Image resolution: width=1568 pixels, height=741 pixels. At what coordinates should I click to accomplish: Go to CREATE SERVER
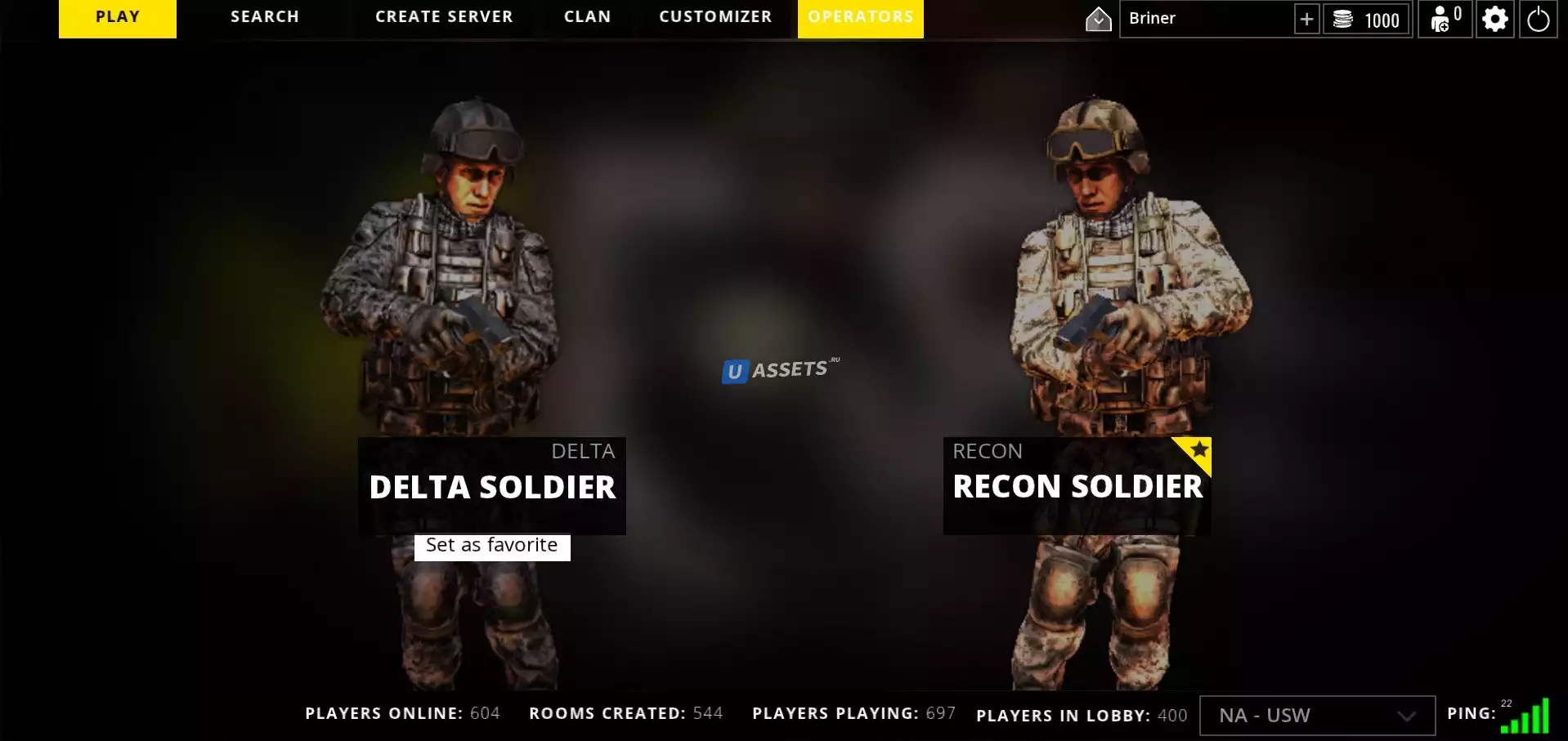[x=444, y=18]
